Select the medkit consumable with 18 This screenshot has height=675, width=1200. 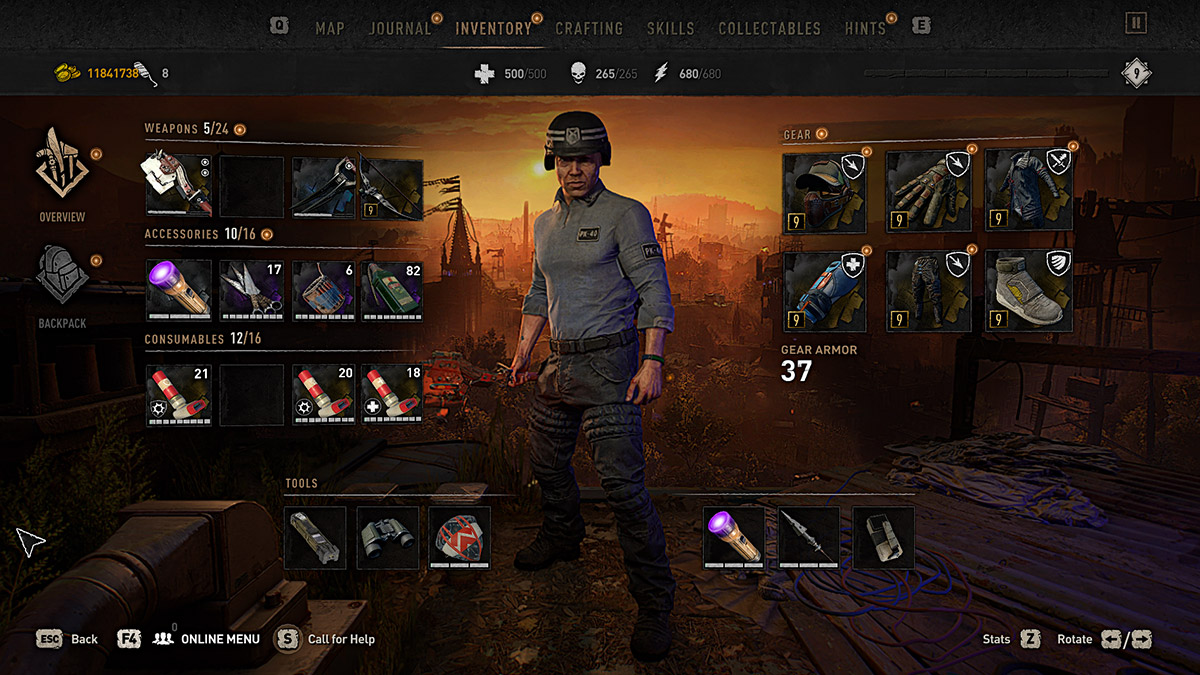391,395
